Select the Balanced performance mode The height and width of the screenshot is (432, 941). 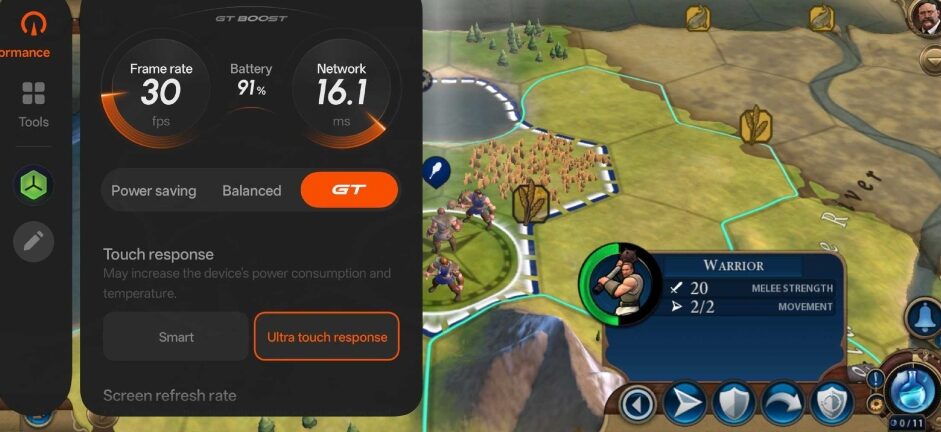(x=251, y=190)
